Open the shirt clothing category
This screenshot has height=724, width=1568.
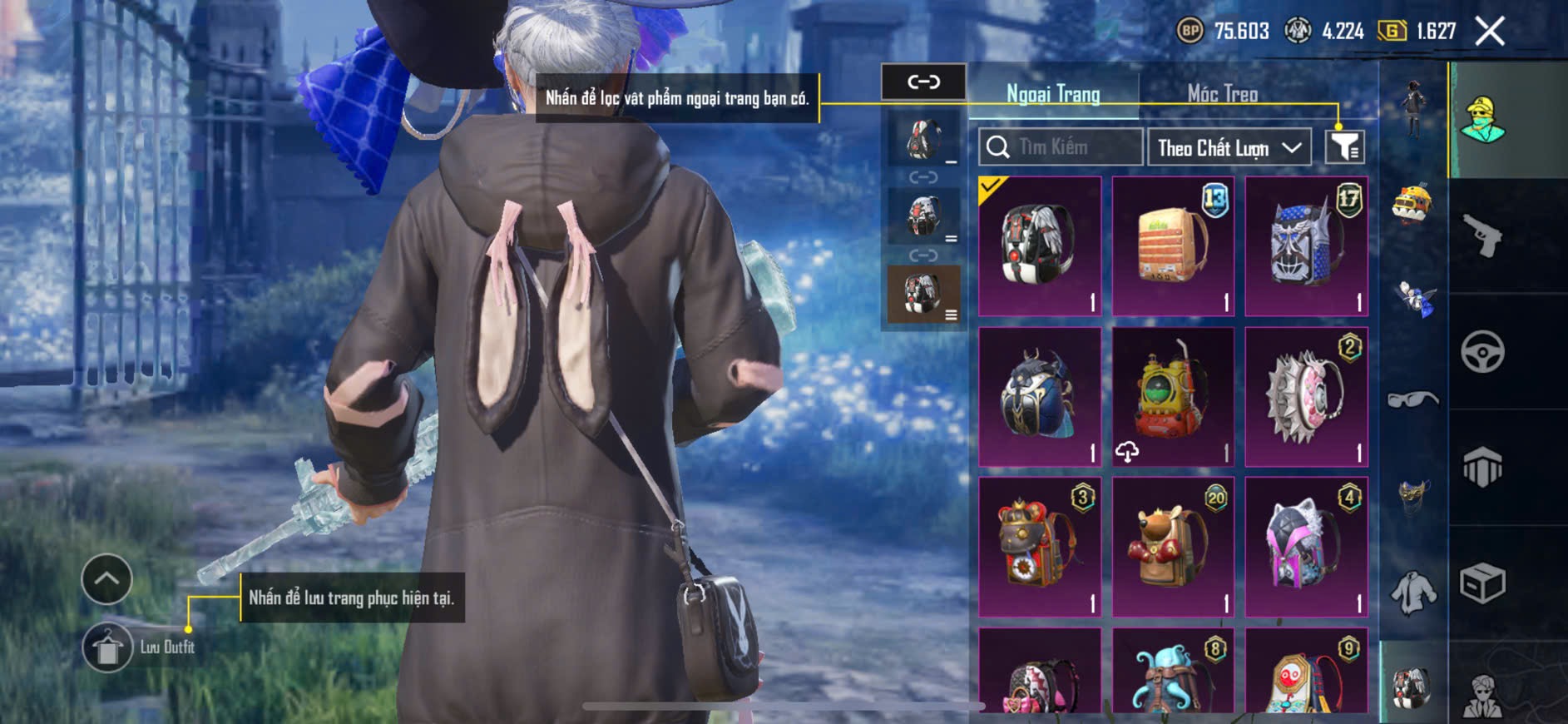(1413, 593)
